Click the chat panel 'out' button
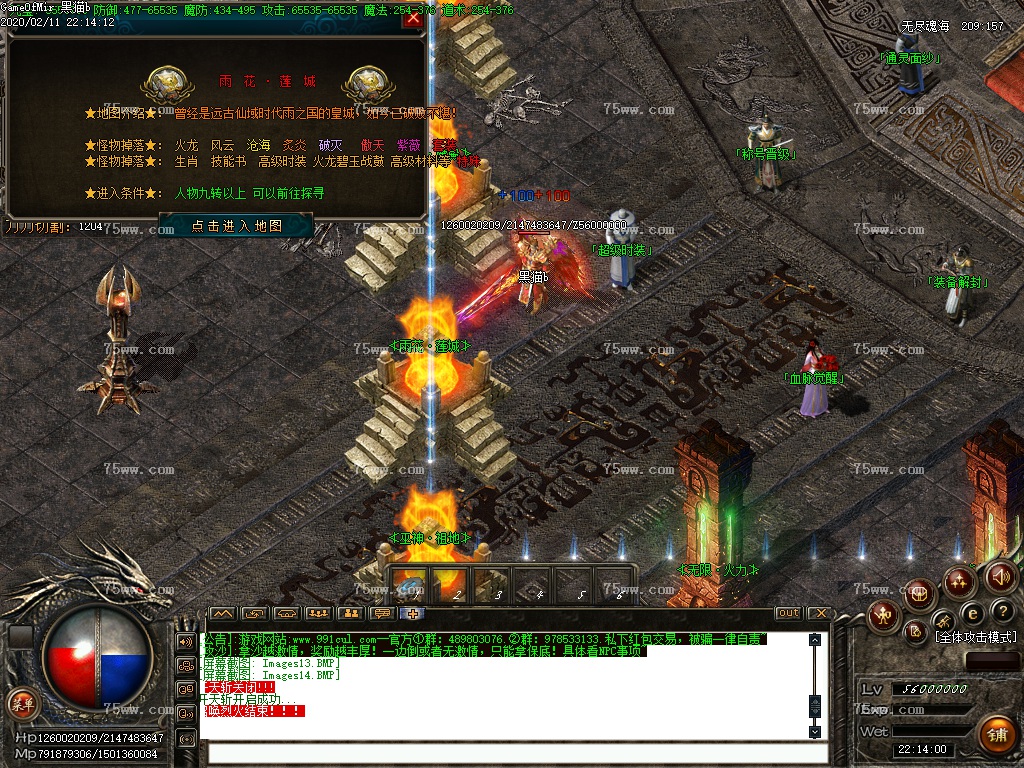The image size is (1024, 768). click(789, 613)
